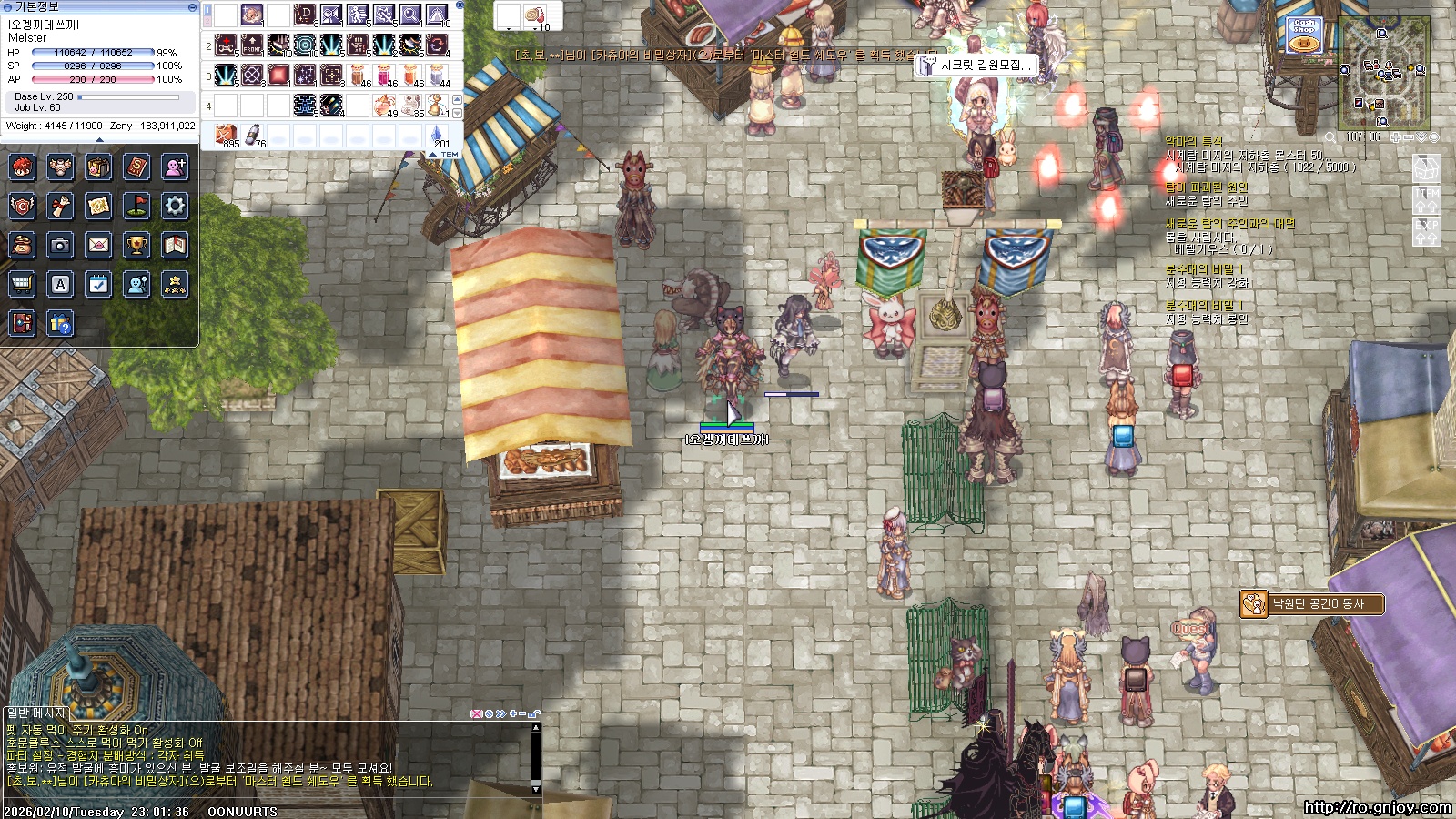Open the guild shield G icon

22,206
